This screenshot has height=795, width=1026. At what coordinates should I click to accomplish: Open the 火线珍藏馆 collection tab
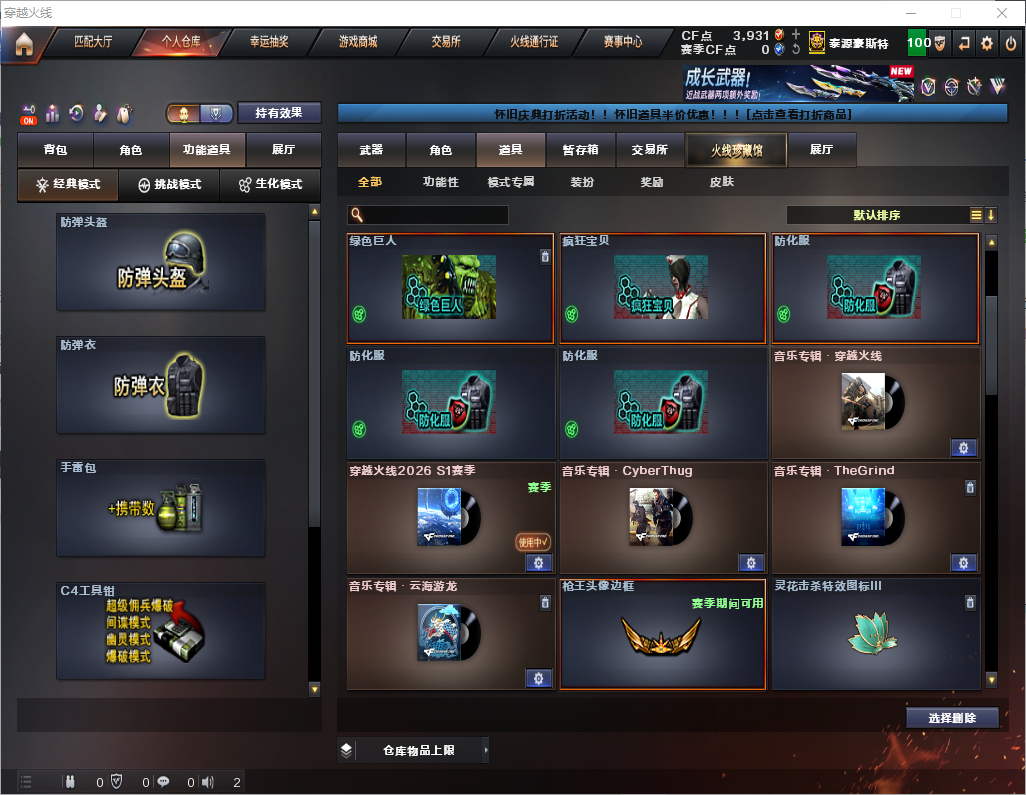pyautogui.click(x=736, y=150)
